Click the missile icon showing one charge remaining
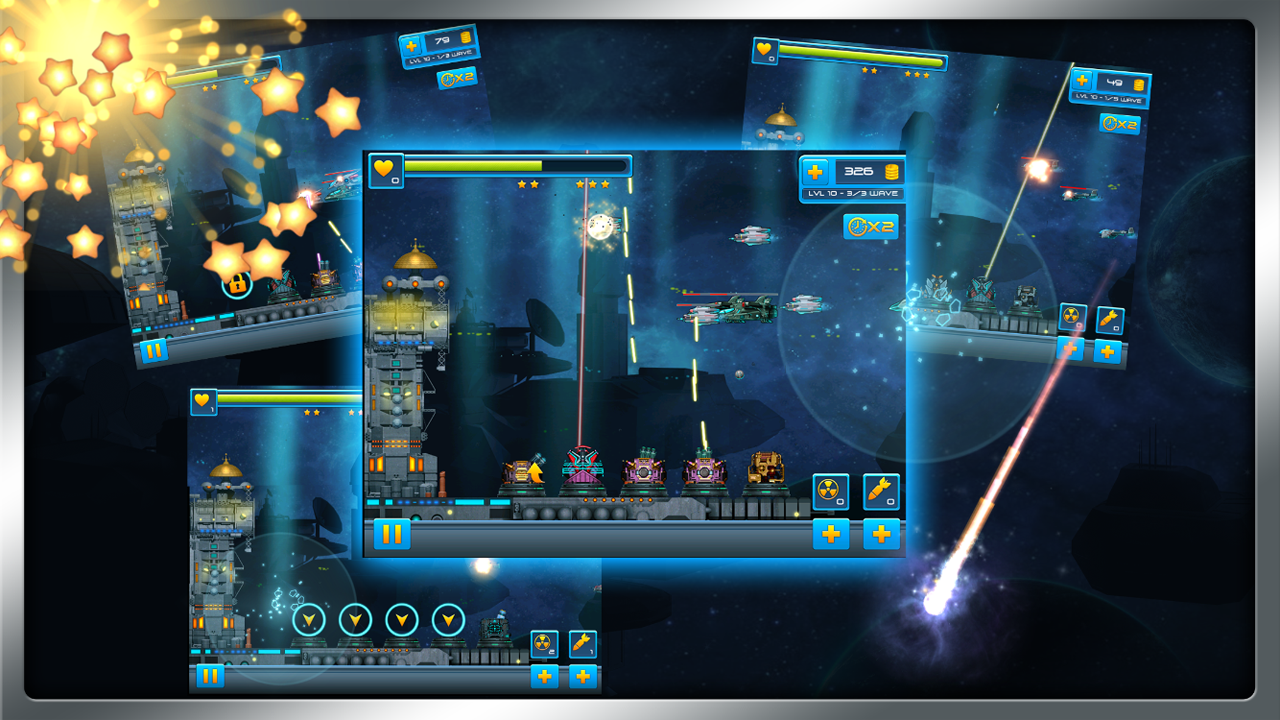The width and height of the screenshot is (1280, 720). point(583,643)
